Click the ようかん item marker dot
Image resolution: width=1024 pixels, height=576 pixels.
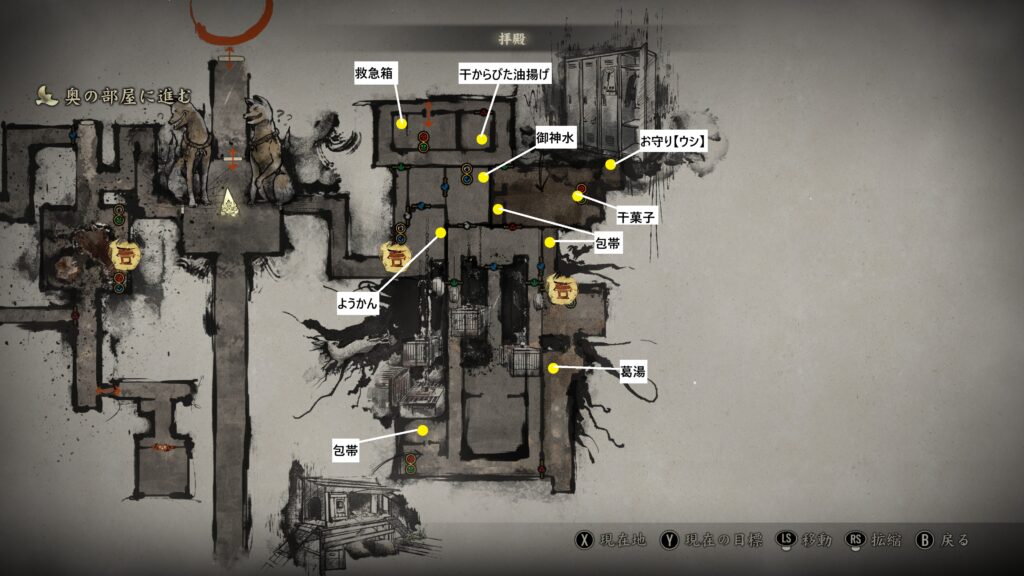[441, 232]
